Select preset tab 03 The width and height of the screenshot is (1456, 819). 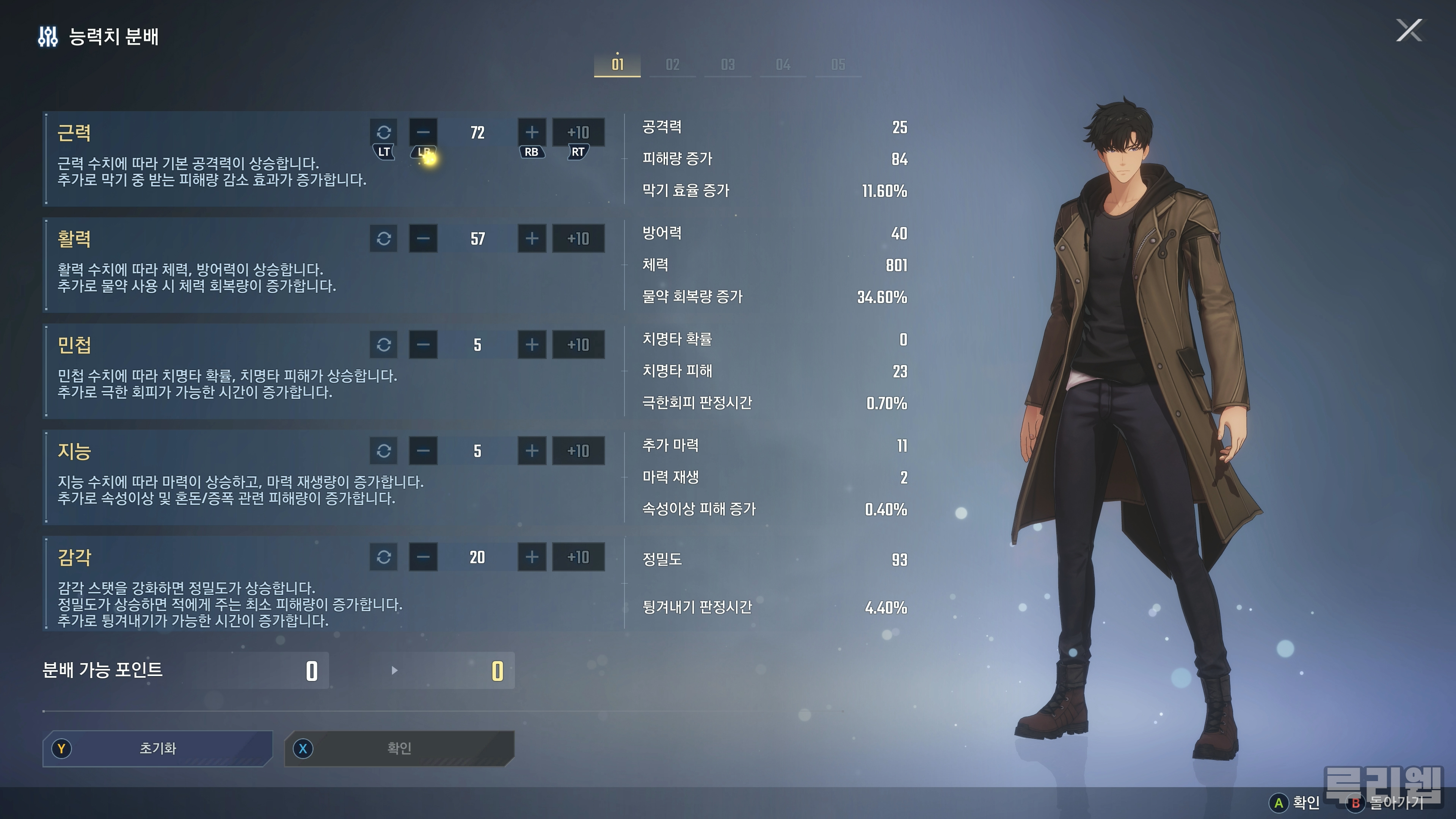[728, 64]
